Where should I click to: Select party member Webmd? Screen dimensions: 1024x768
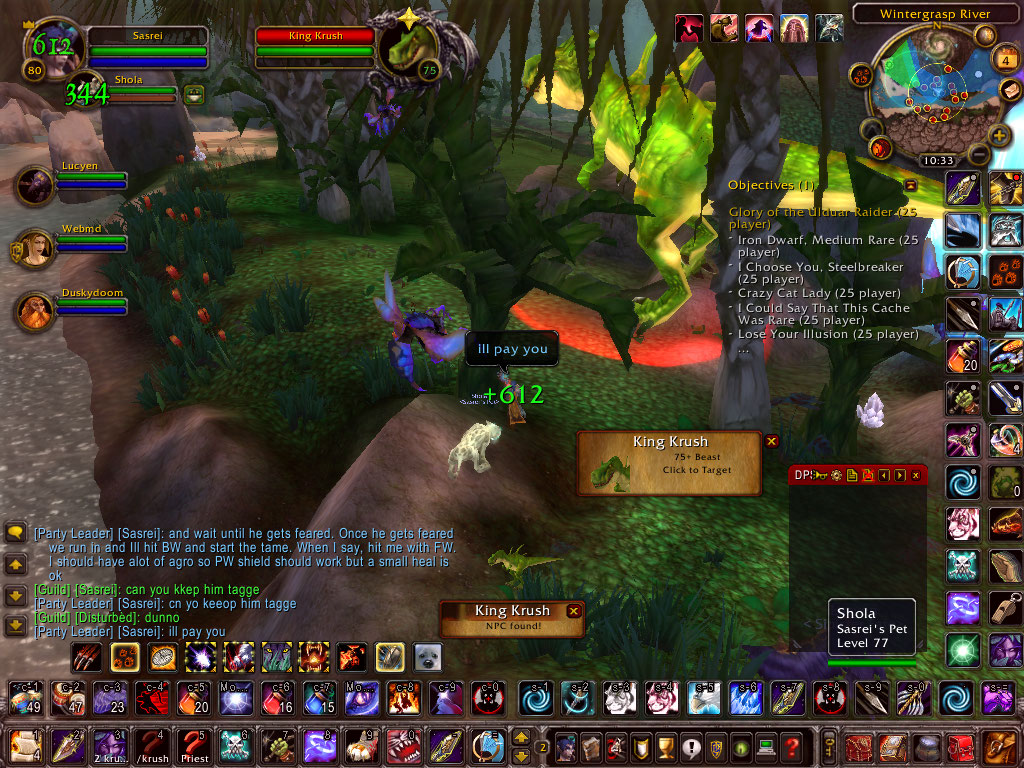(36, 248)
